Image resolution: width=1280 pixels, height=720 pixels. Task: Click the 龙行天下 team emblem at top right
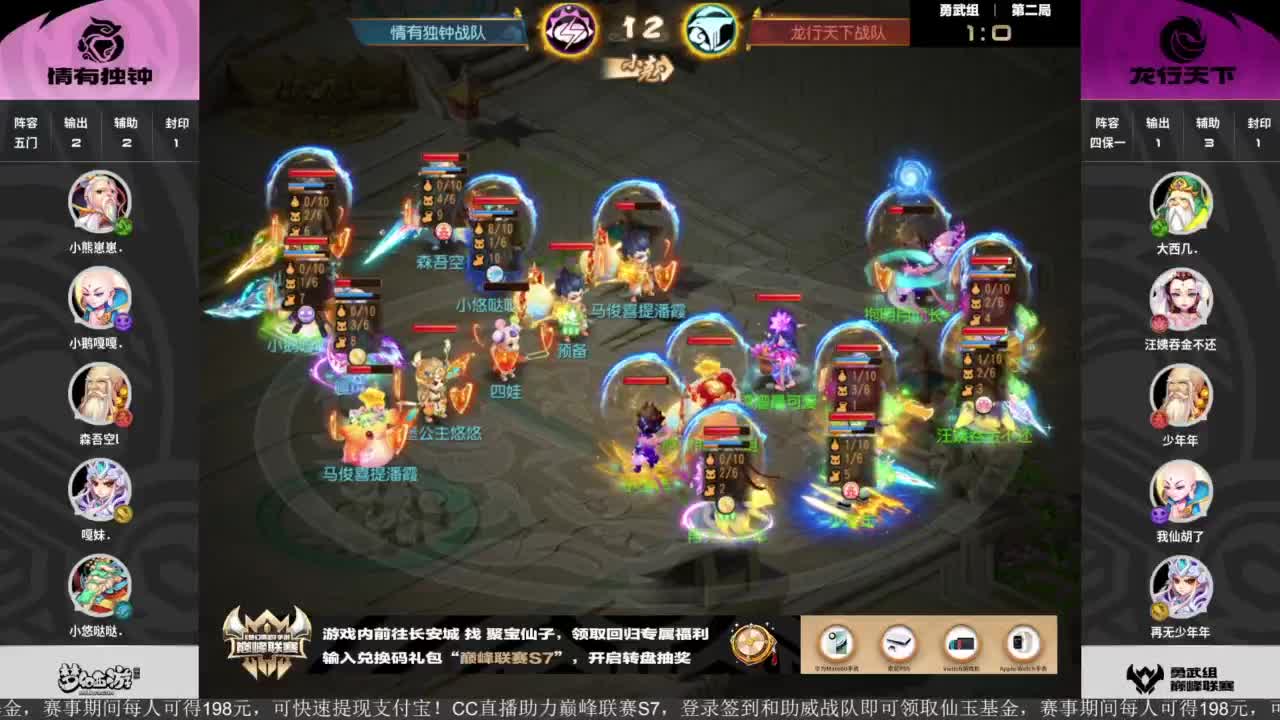click(x=1182, y=40)
